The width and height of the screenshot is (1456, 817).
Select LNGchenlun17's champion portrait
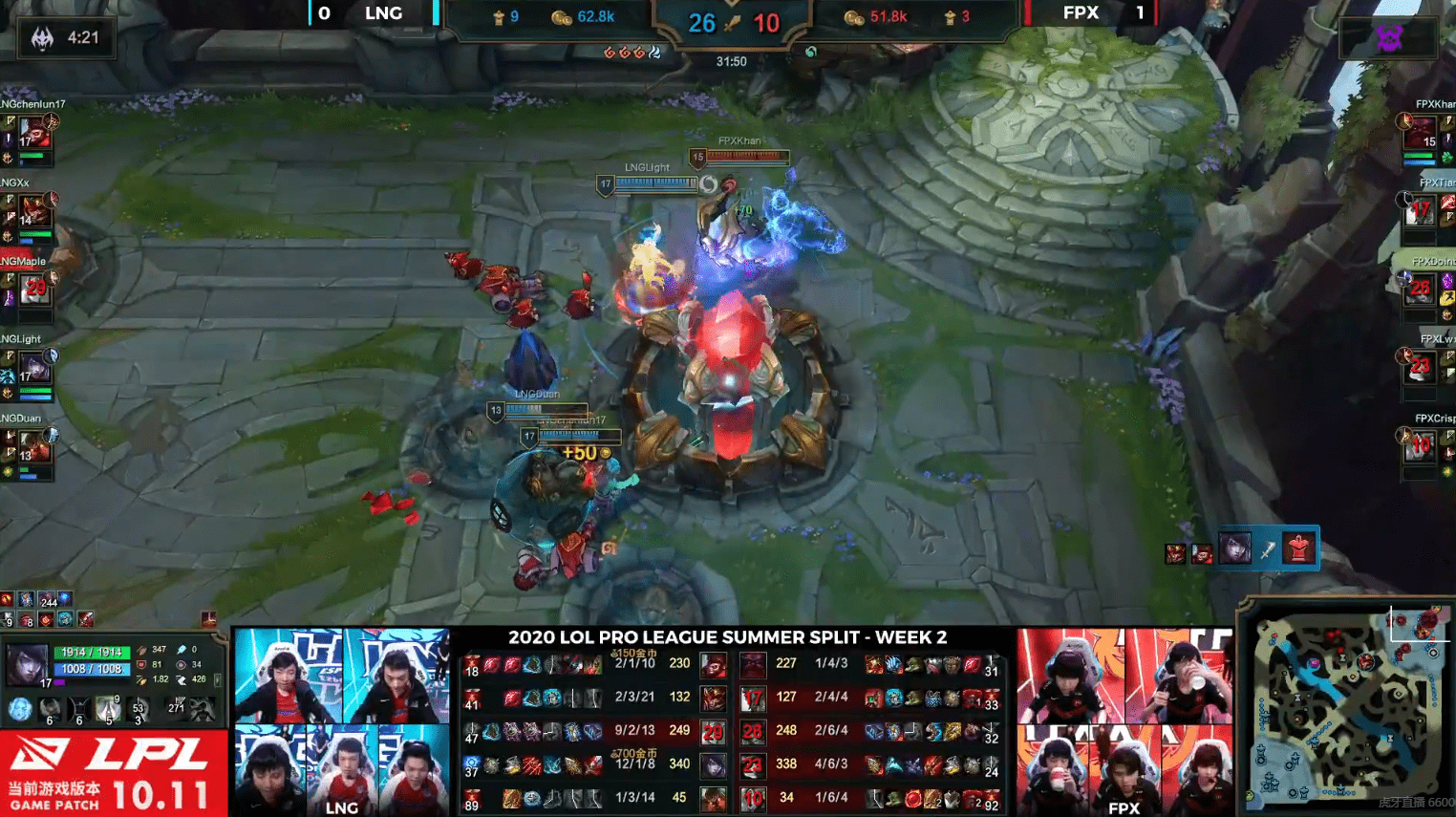pyautogui.click(x=34, y=133)
